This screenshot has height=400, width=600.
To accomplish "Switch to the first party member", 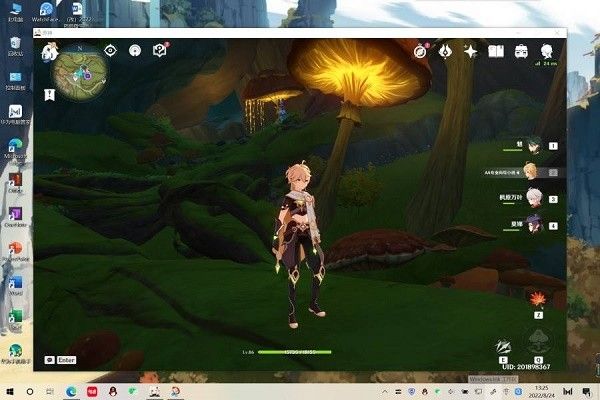I will click(534, 146).
